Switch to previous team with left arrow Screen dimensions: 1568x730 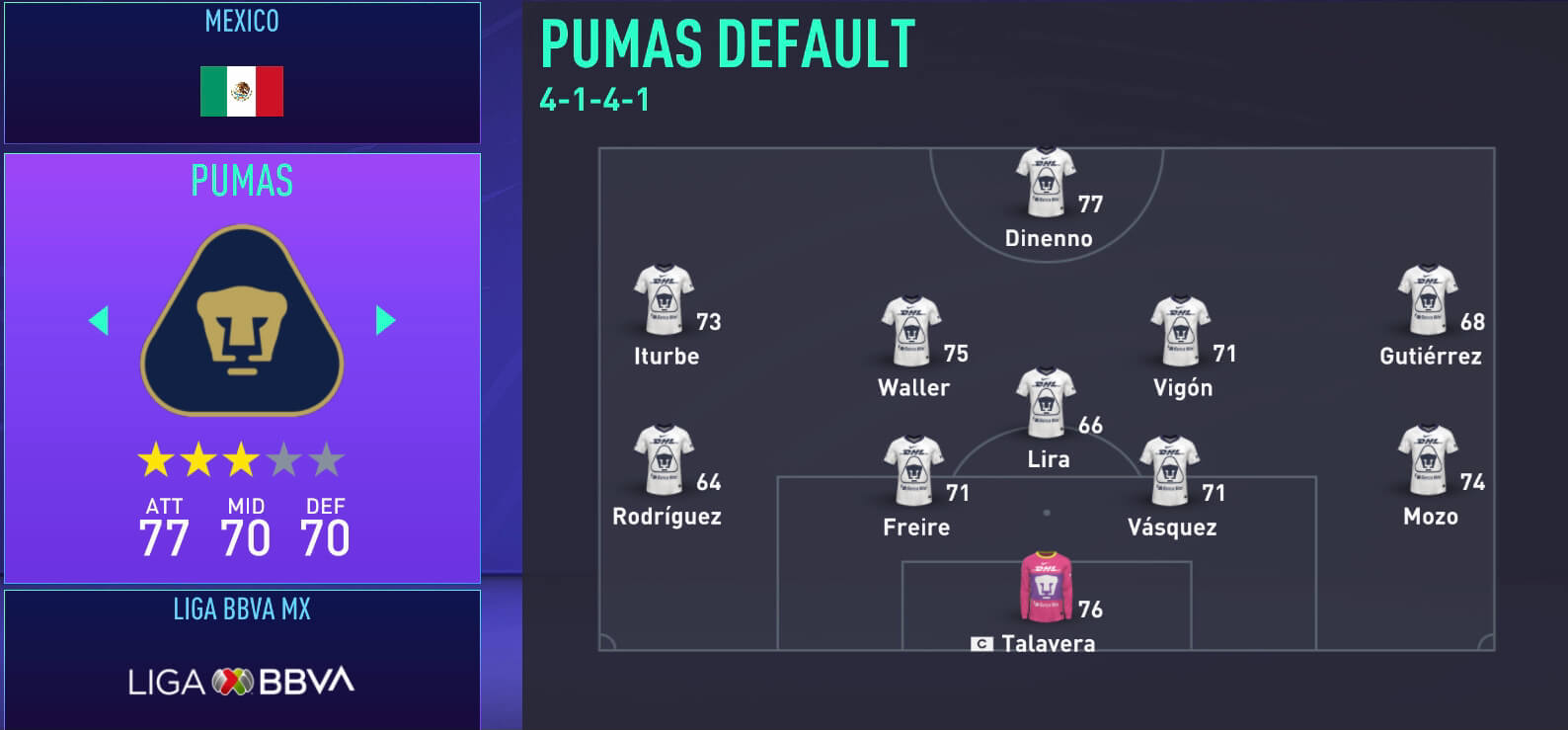click(x=98, y=318)
